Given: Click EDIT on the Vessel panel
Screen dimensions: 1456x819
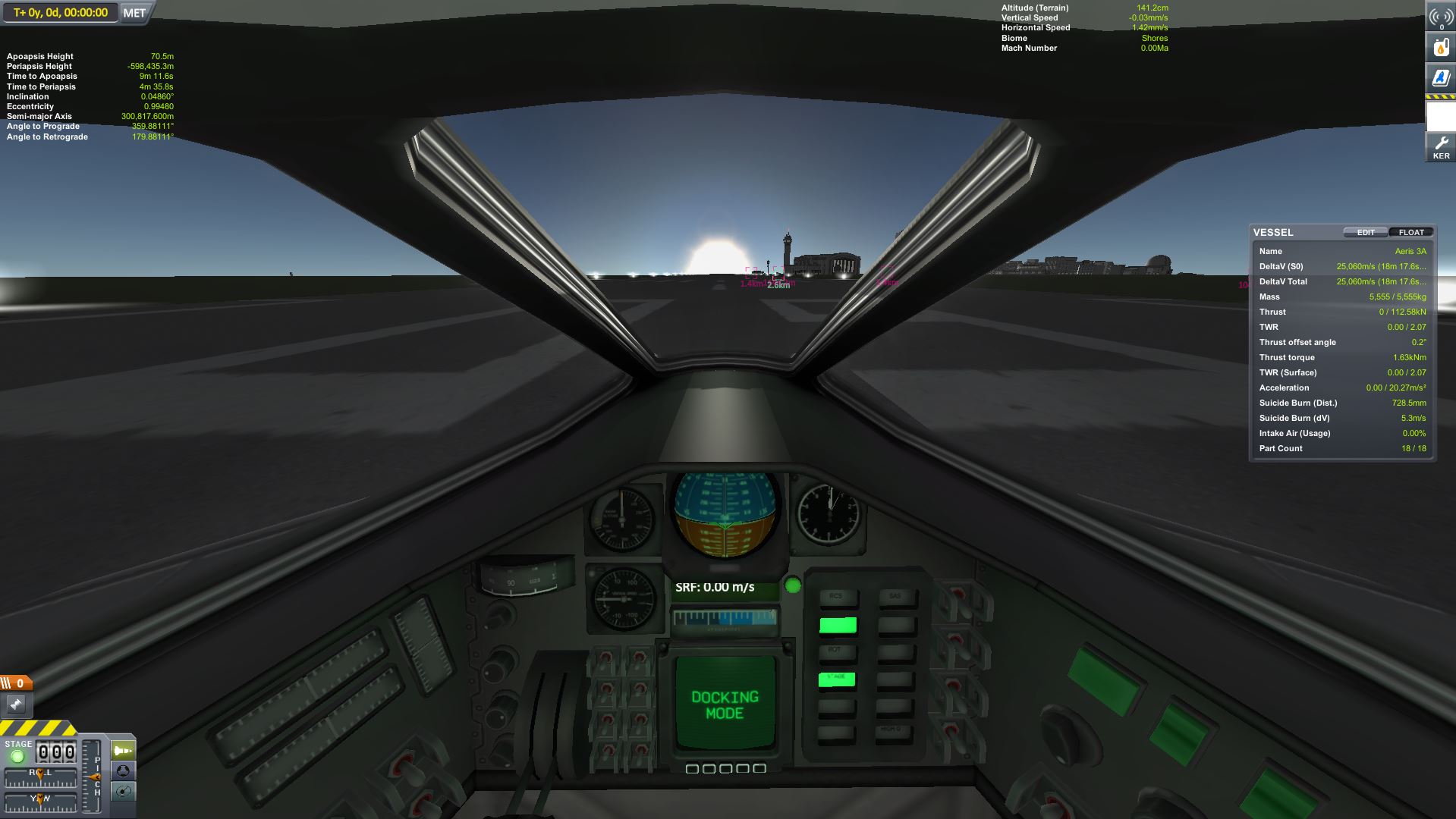Looking at the screenshot, I should point(1365,233).
